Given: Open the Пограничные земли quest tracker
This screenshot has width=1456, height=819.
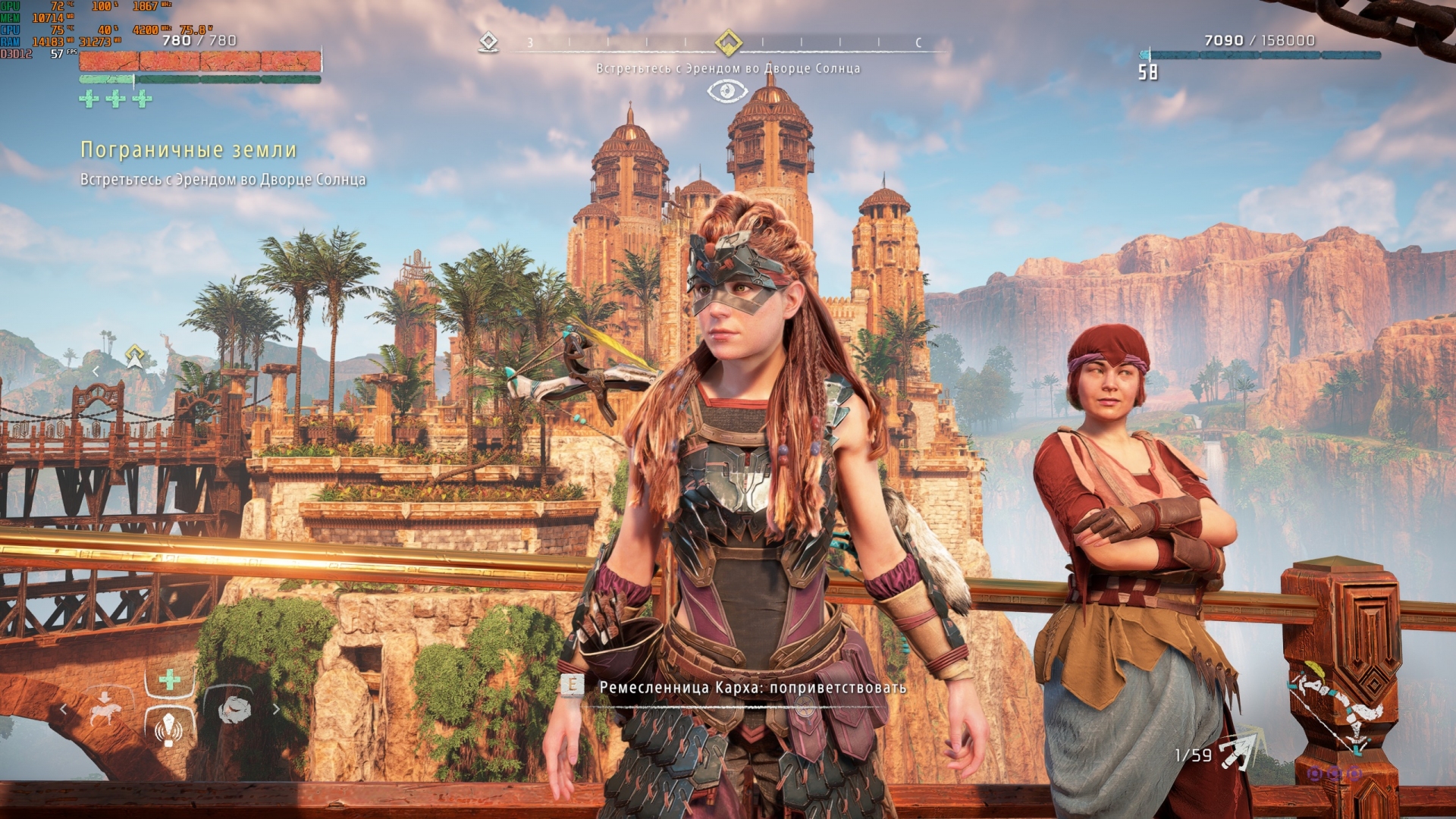Looking at the screenshot, I should 188,150.
